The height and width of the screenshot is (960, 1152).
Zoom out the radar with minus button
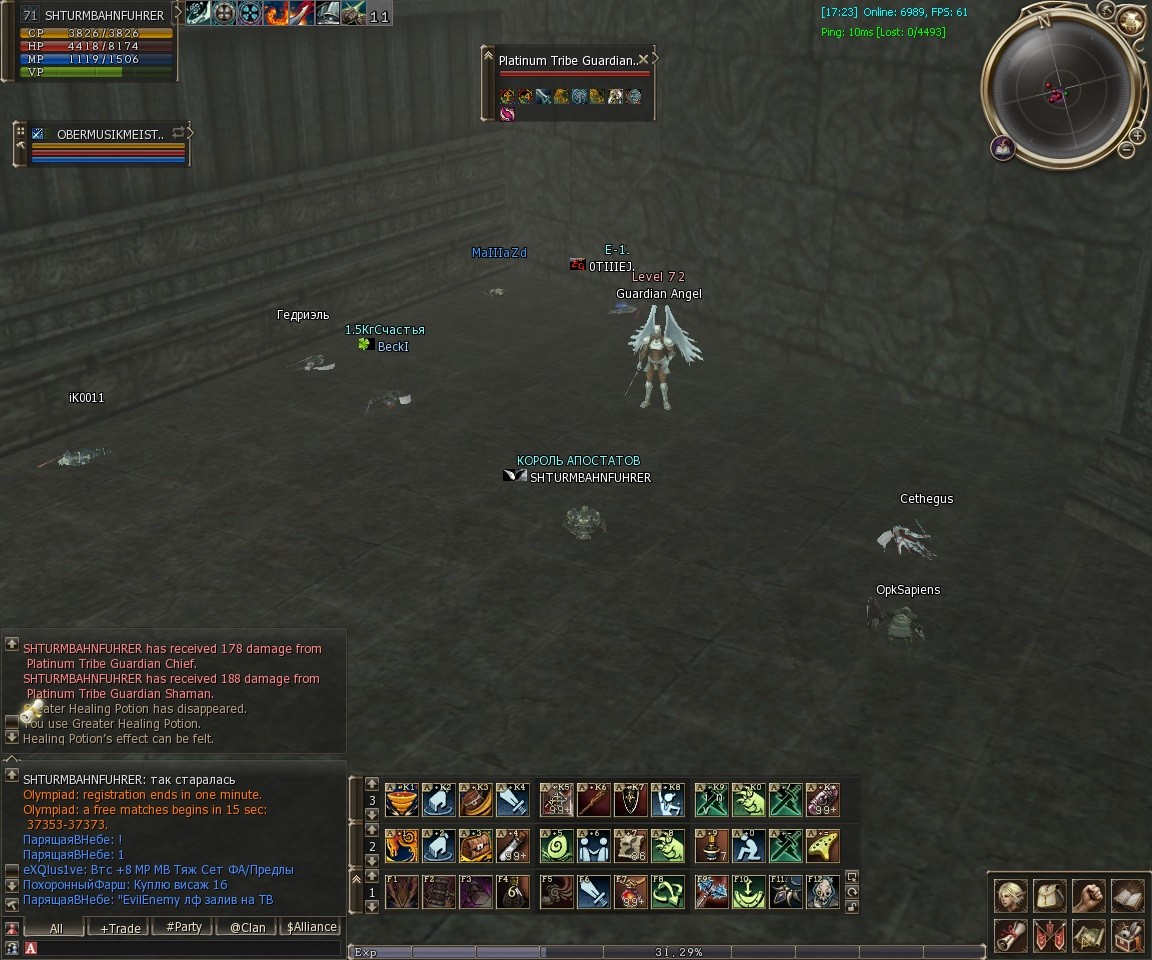1127,150
